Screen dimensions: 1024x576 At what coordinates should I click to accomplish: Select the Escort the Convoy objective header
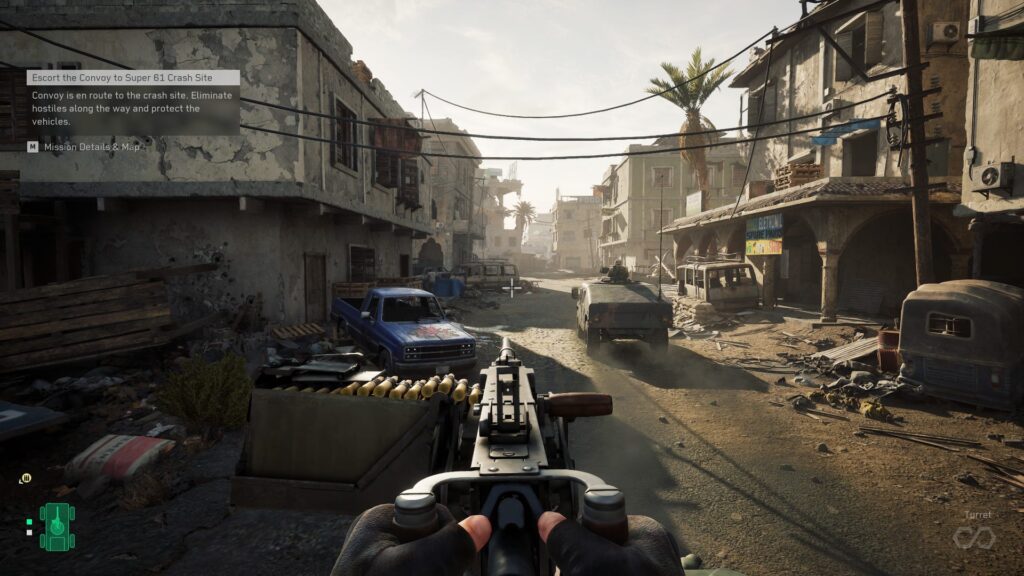click(133, 77)
